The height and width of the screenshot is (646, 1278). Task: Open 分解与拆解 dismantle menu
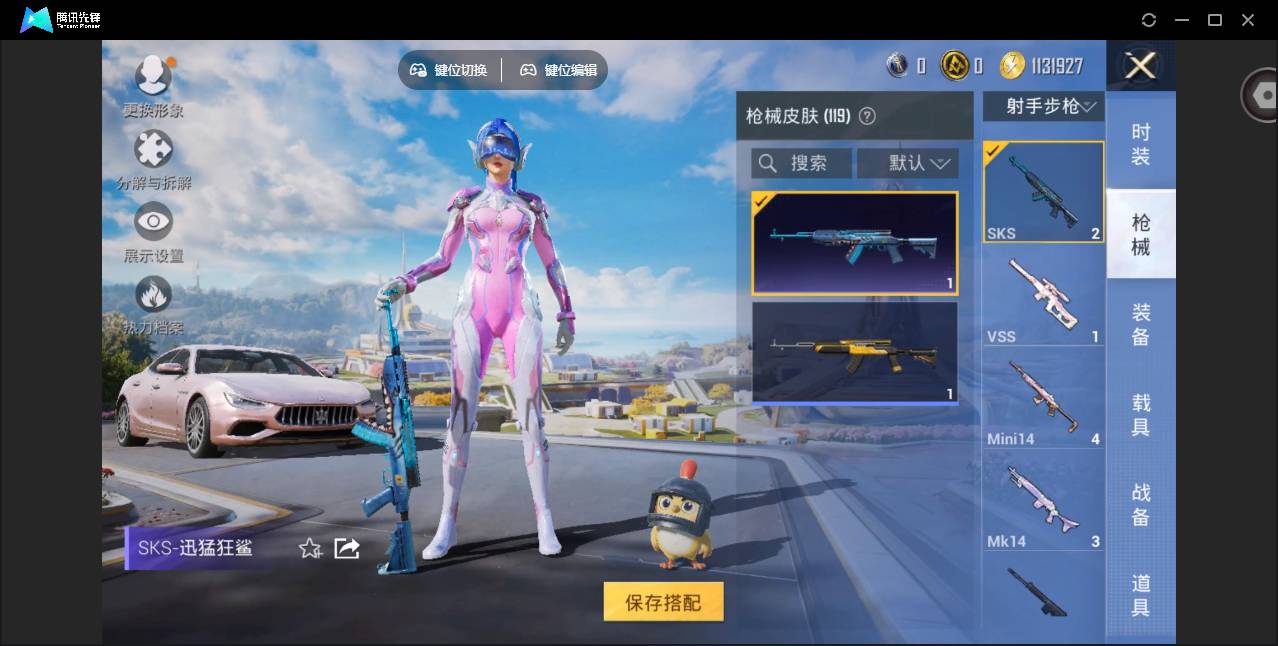point(153,159)
